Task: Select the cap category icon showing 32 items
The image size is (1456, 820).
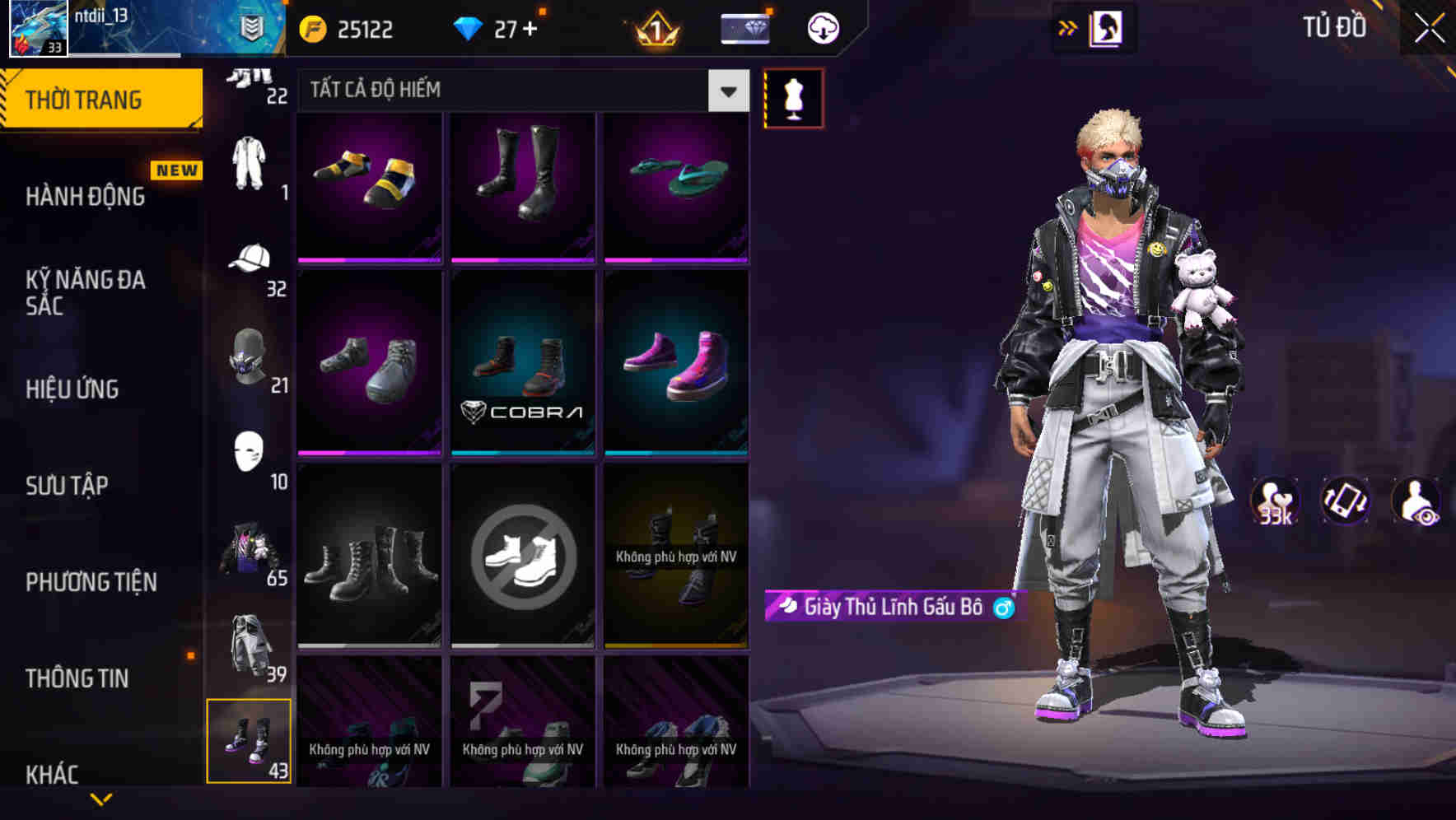Action: tap(250, 258)
